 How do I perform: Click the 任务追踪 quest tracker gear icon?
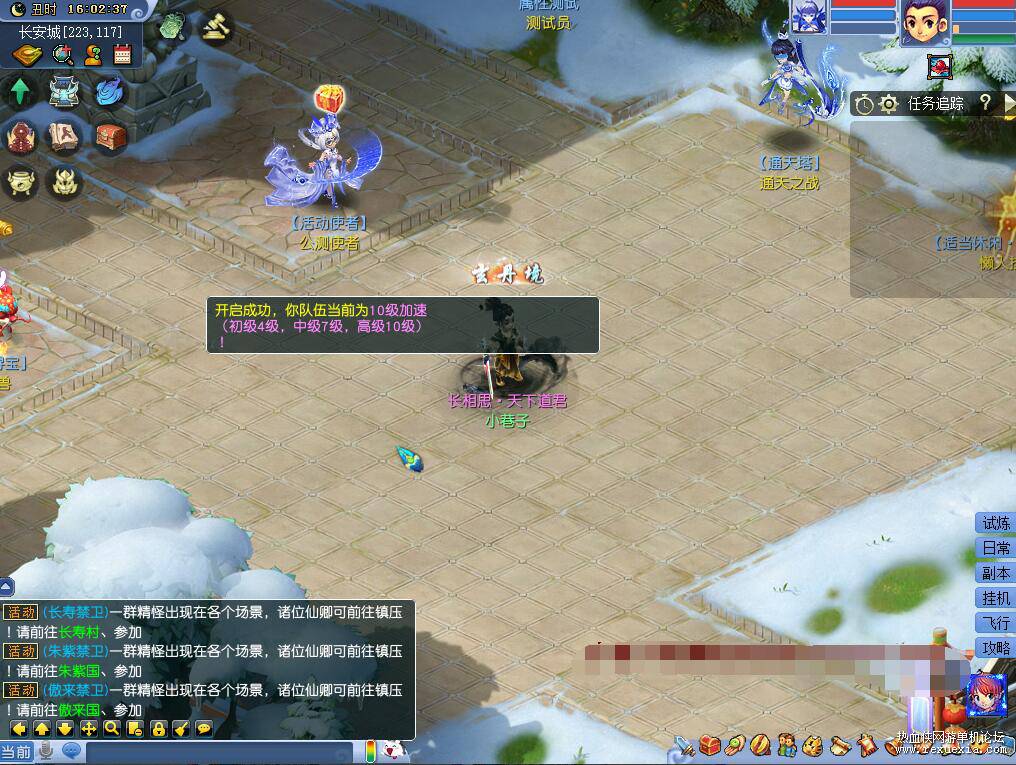887,103
